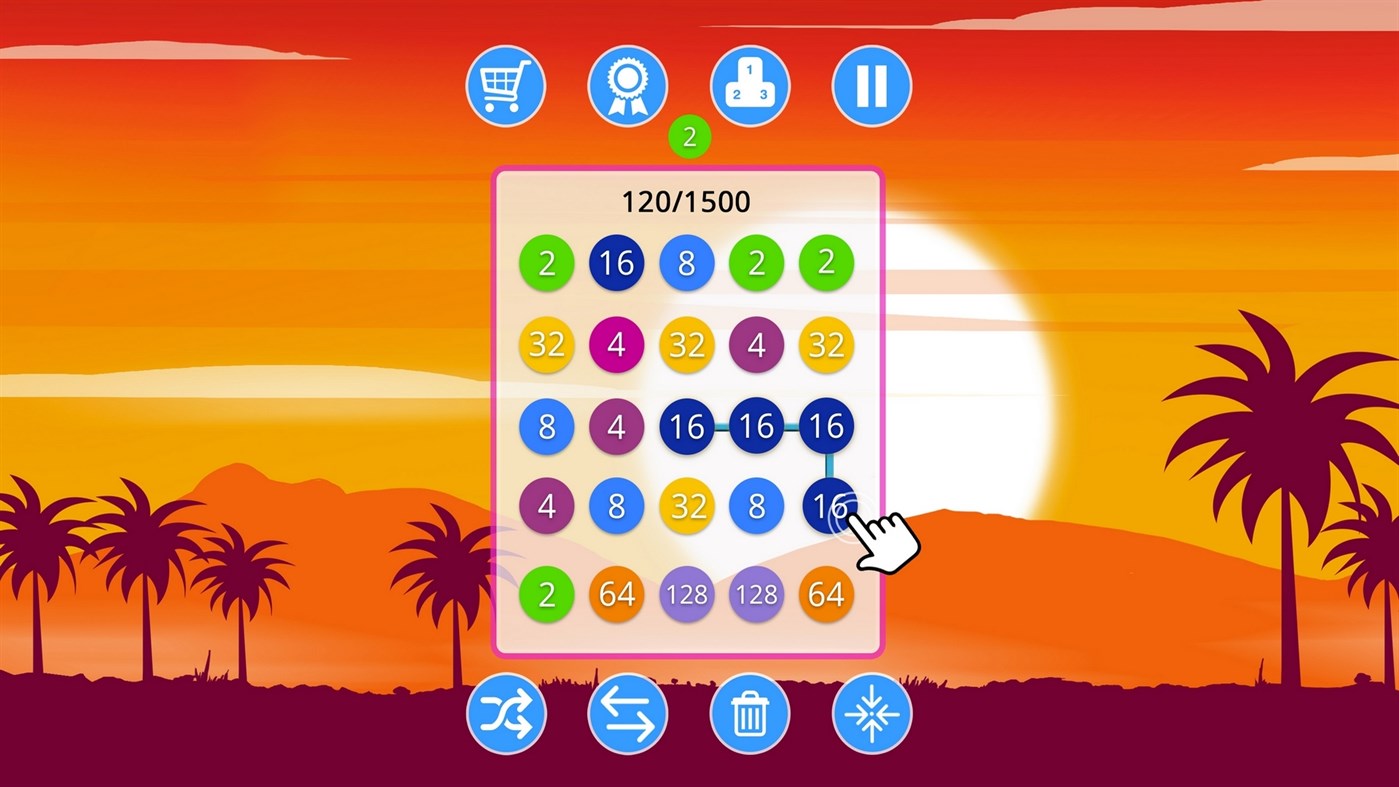Click the leftmost 128 purple tile

tap(687, 594)
